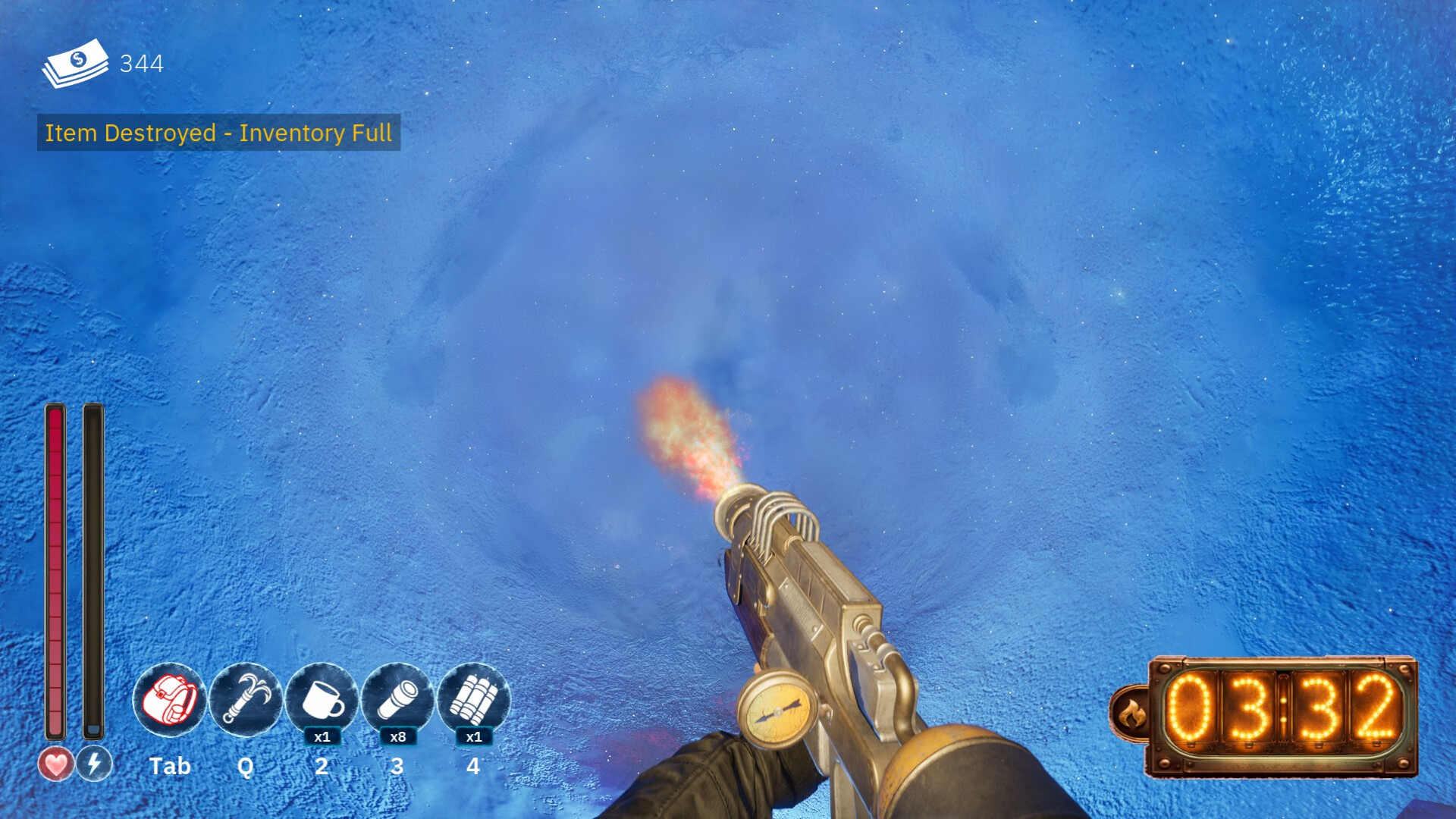Pick the dynamite bundle slot
Image resolution: width=1456 pixels, height=819 pixels.
click(x=473, y=699)
